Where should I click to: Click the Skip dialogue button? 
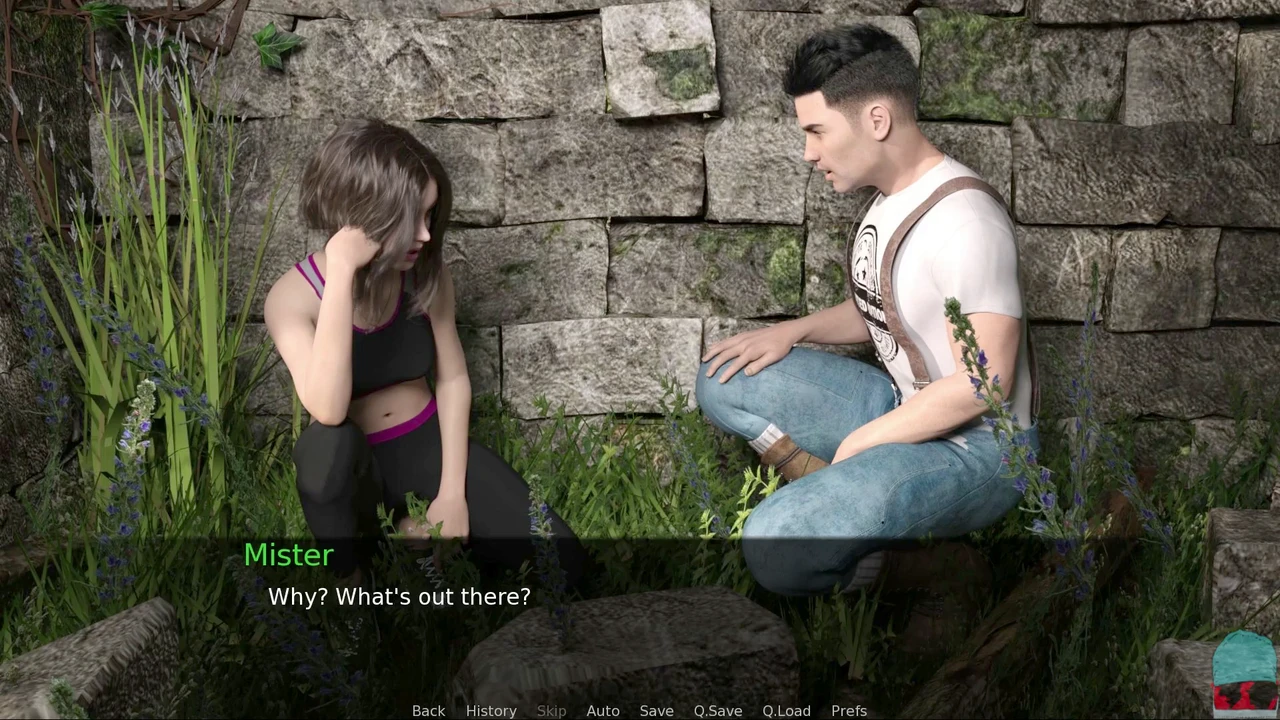coord(551,710)
